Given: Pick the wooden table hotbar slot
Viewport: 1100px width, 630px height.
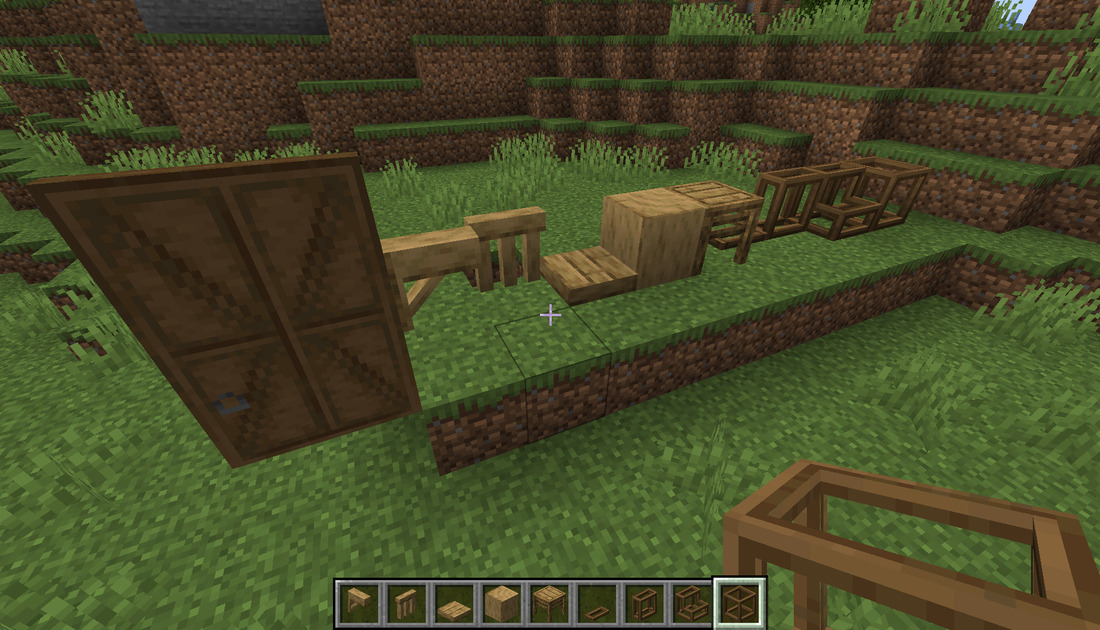Looking at the screenshot, I should coord(550,603).
